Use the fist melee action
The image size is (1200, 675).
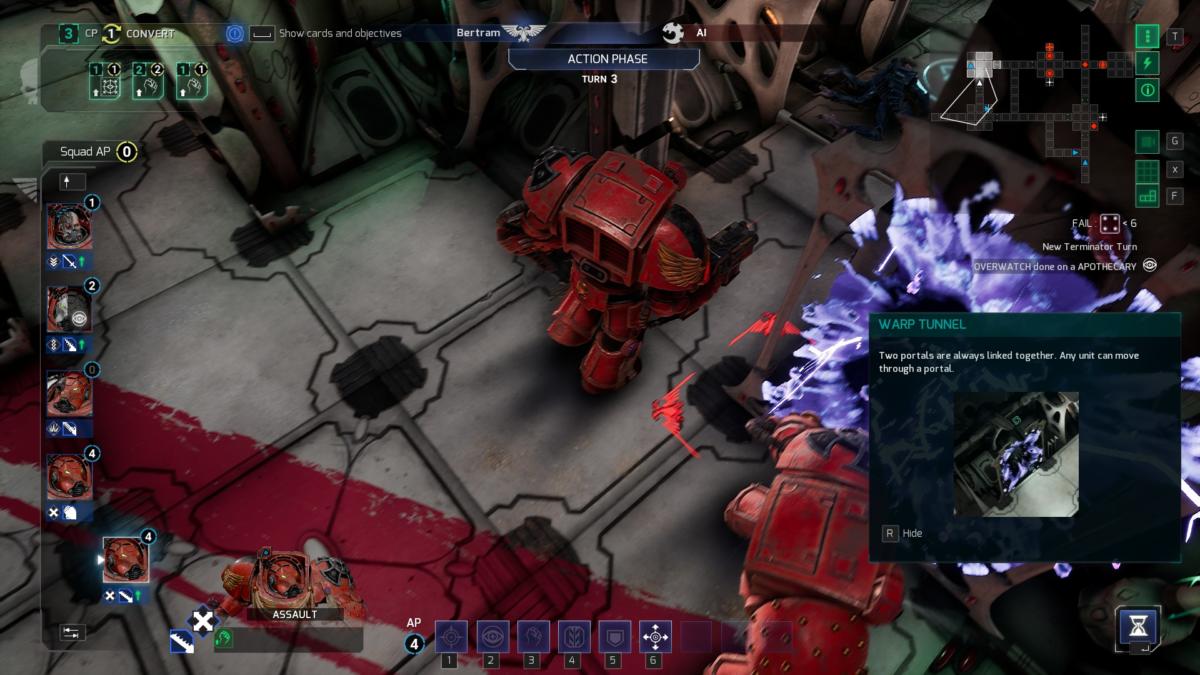[x=532, y=636]
